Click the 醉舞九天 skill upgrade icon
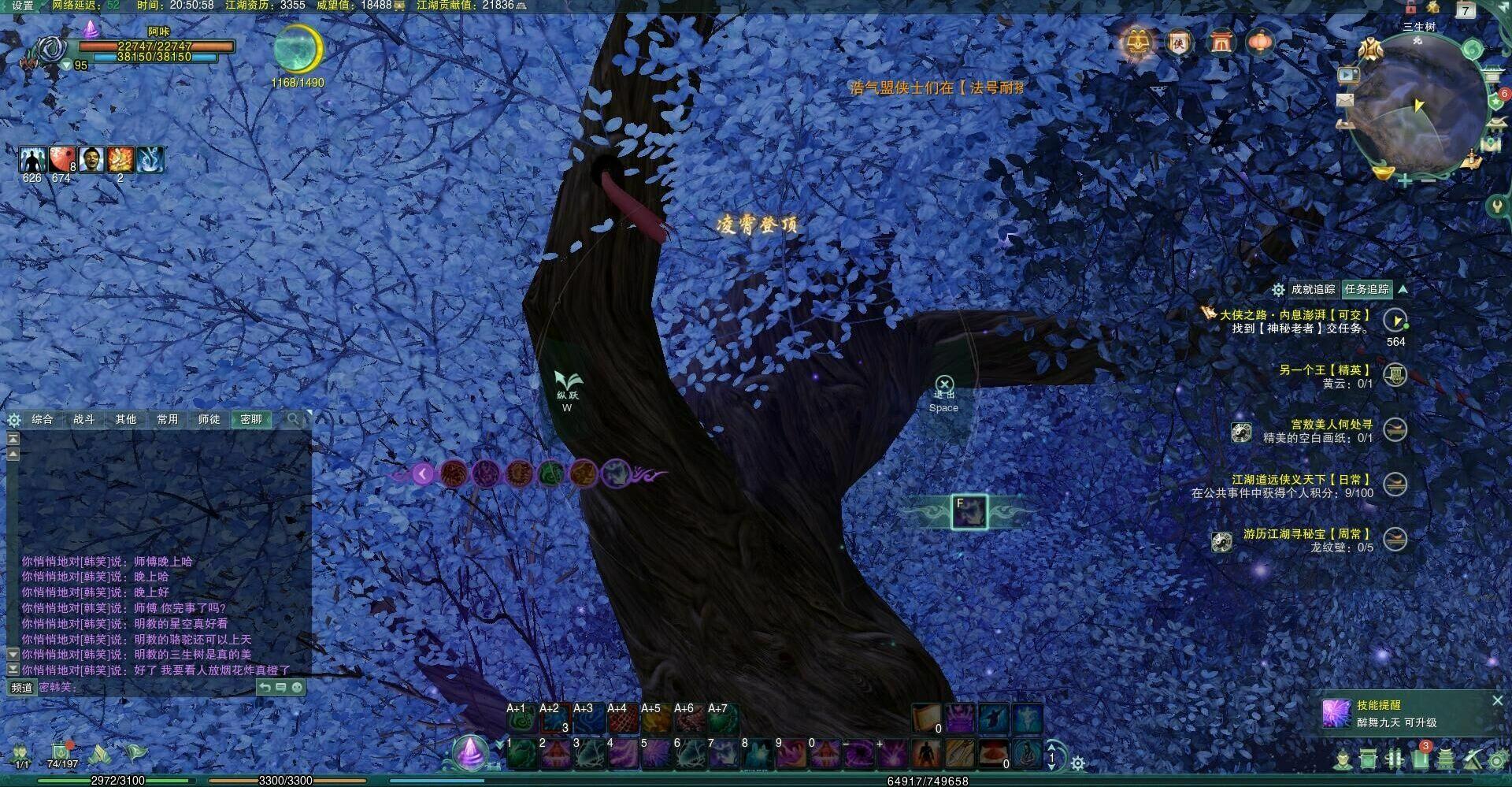1512x787 pixels. coord(1336,714)
